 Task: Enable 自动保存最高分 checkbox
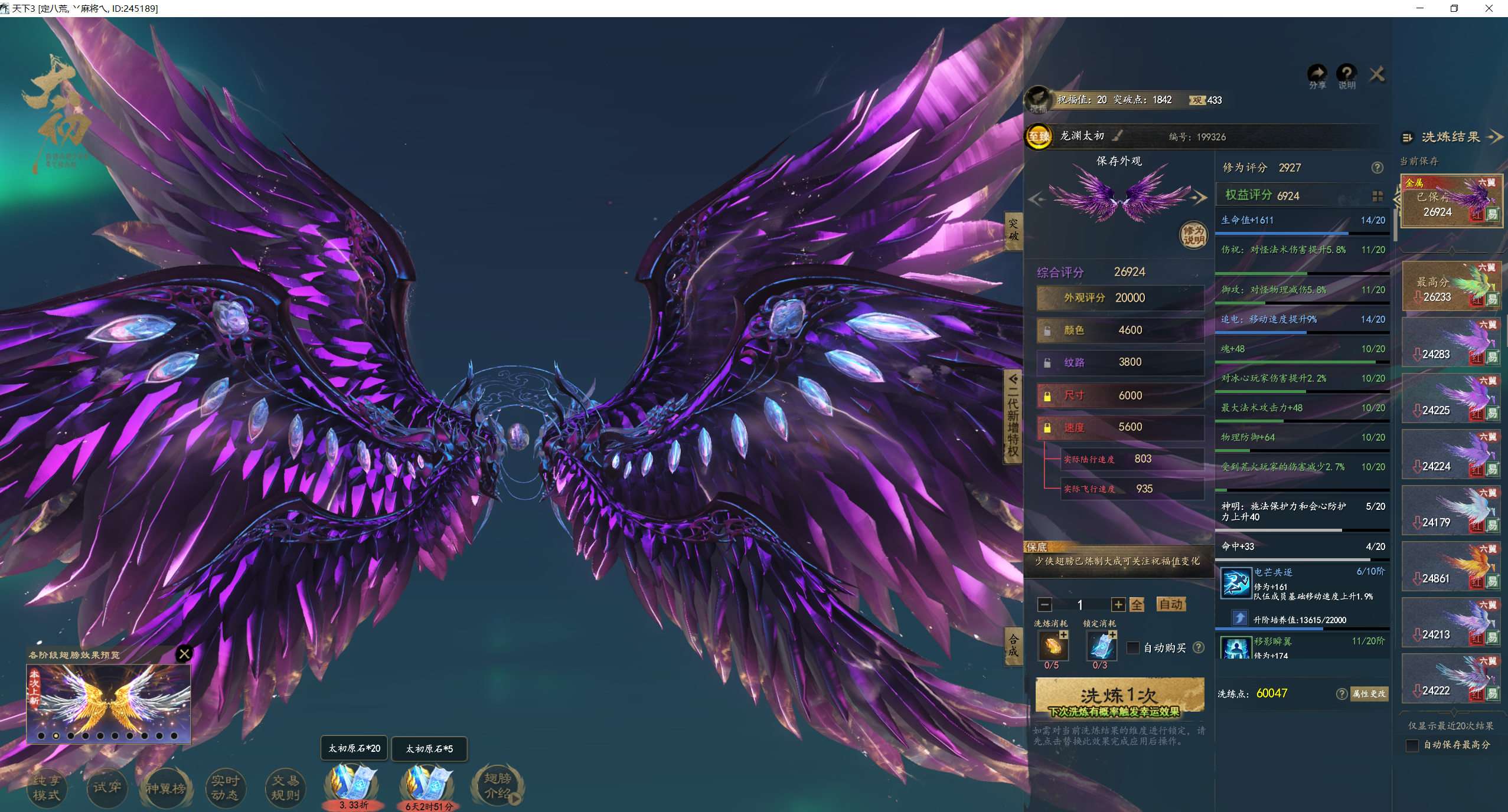click(x=1412, y=745)
